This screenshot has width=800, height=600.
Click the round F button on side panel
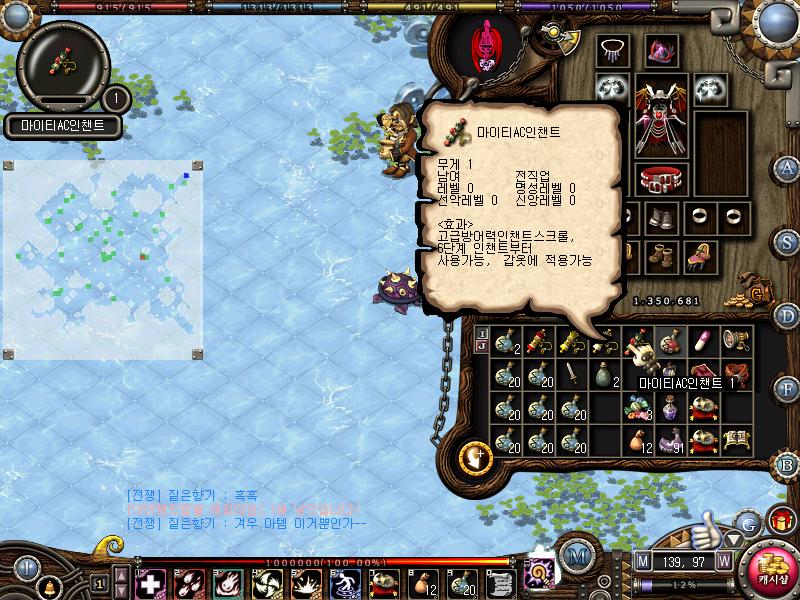click(787, 388)
